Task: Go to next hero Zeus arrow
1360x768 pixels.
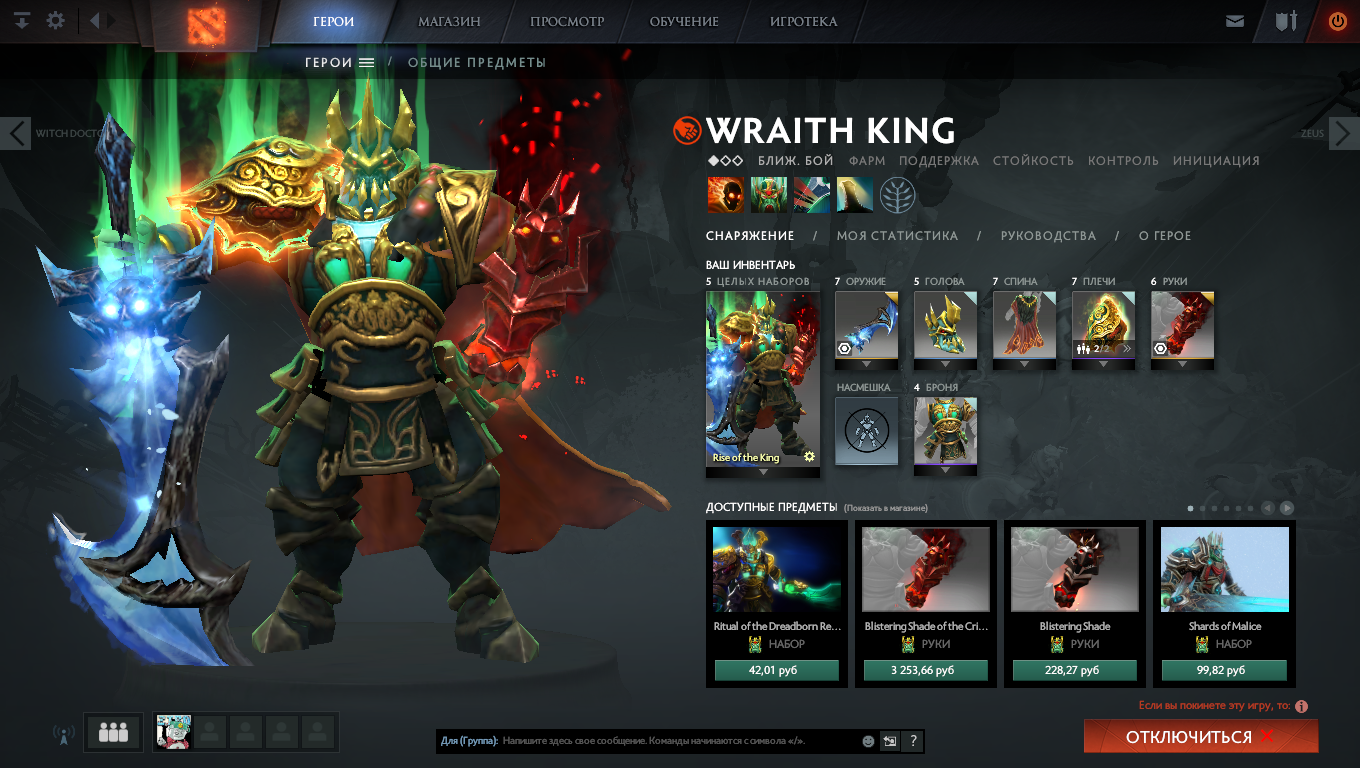Action: (x=1343, y=133)
